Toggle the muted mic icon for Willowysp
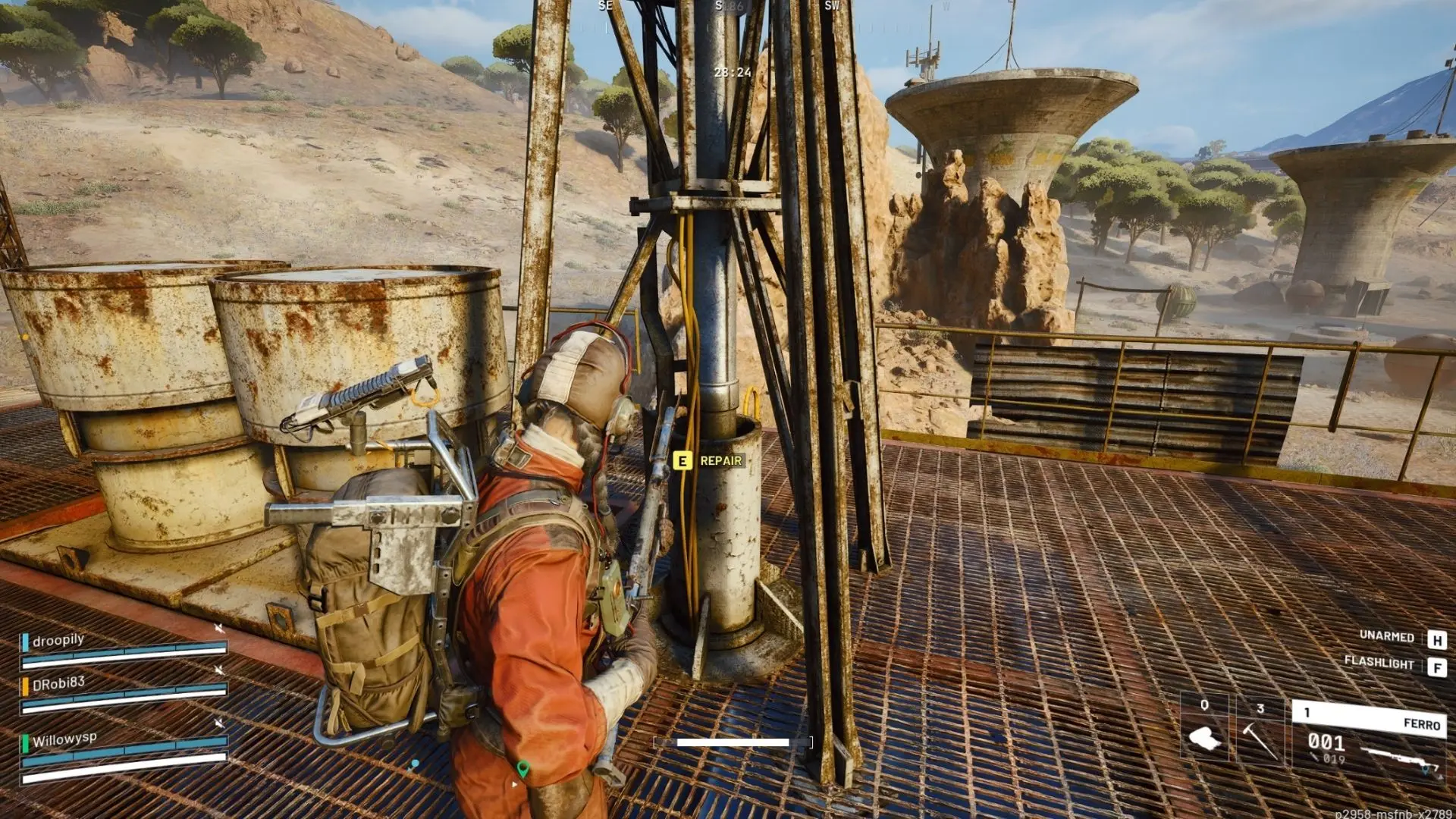This screenshot has height=819, width=1456. (219, 723)
